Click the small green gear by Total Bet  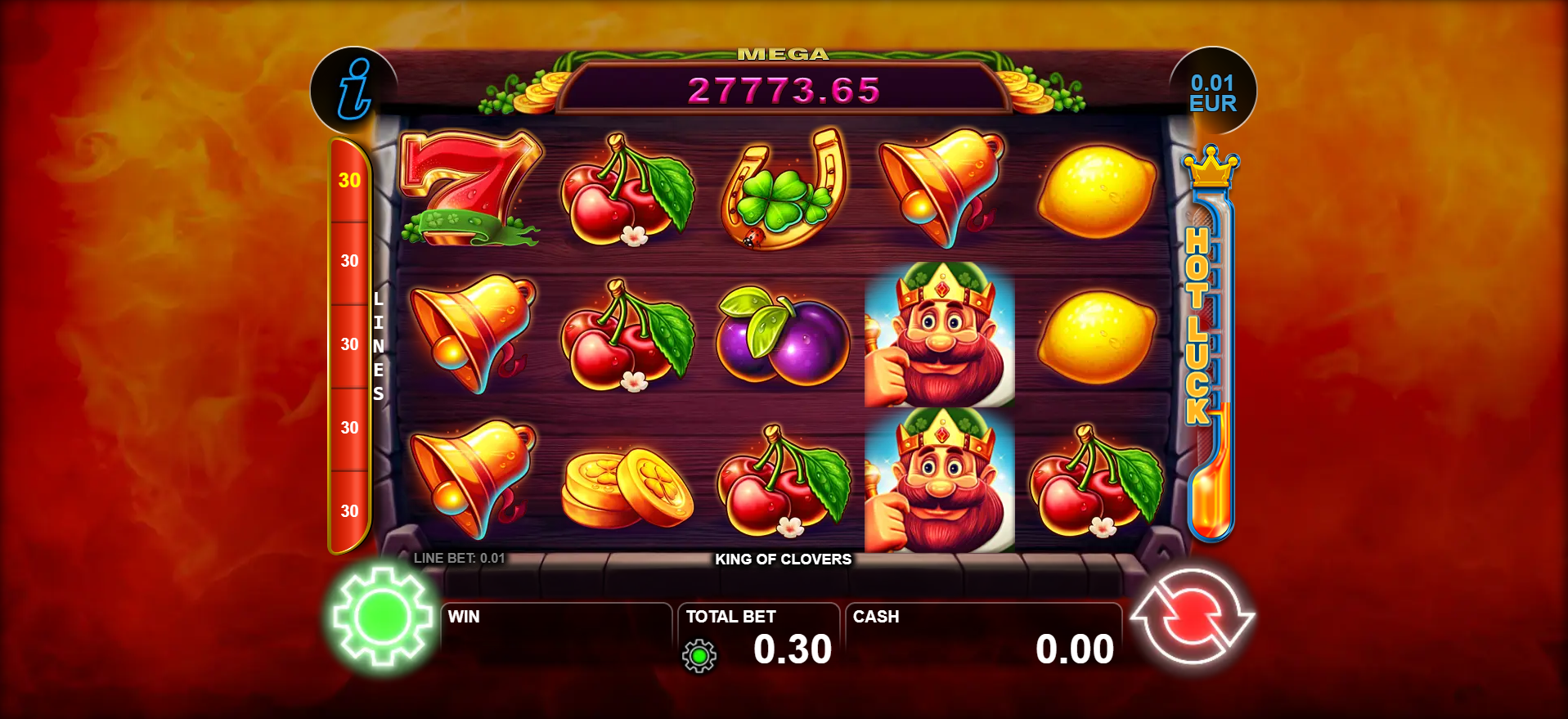click(x=699, y=656)
